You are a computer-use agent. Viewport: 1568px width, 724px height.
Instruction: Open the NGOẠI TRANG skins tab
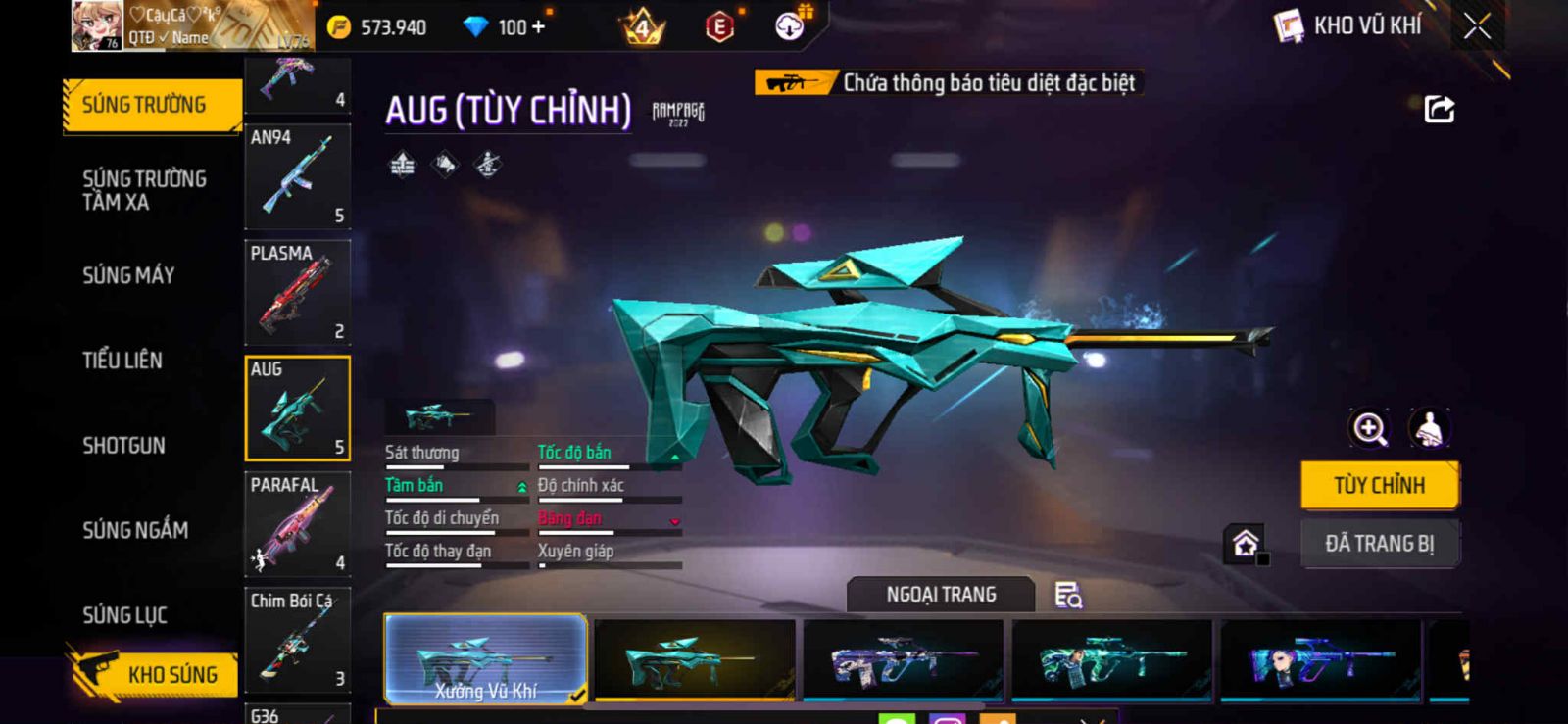pos(941,595)
